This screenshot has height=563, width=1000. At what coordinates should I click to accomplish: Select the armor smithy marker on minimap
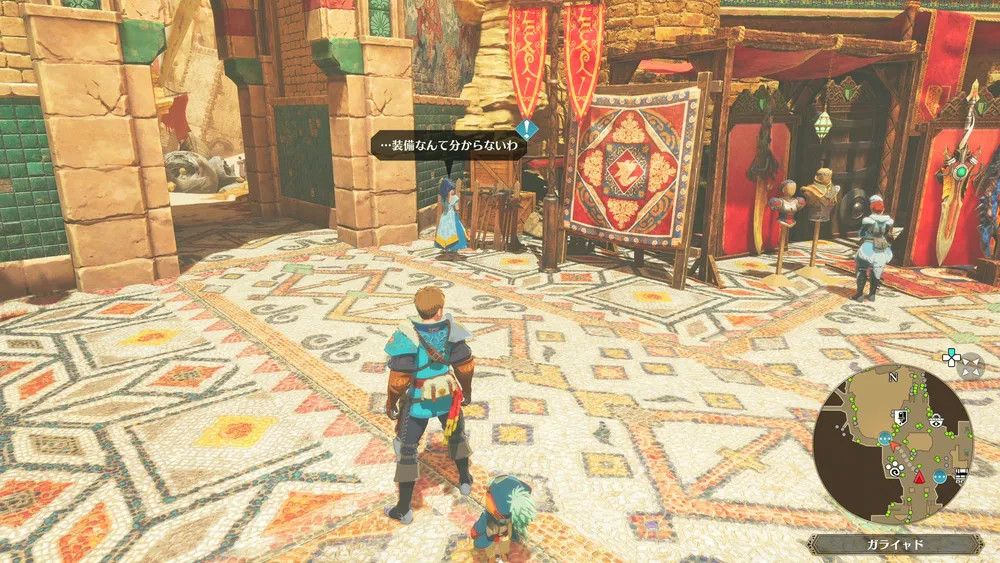coord(900,419)
